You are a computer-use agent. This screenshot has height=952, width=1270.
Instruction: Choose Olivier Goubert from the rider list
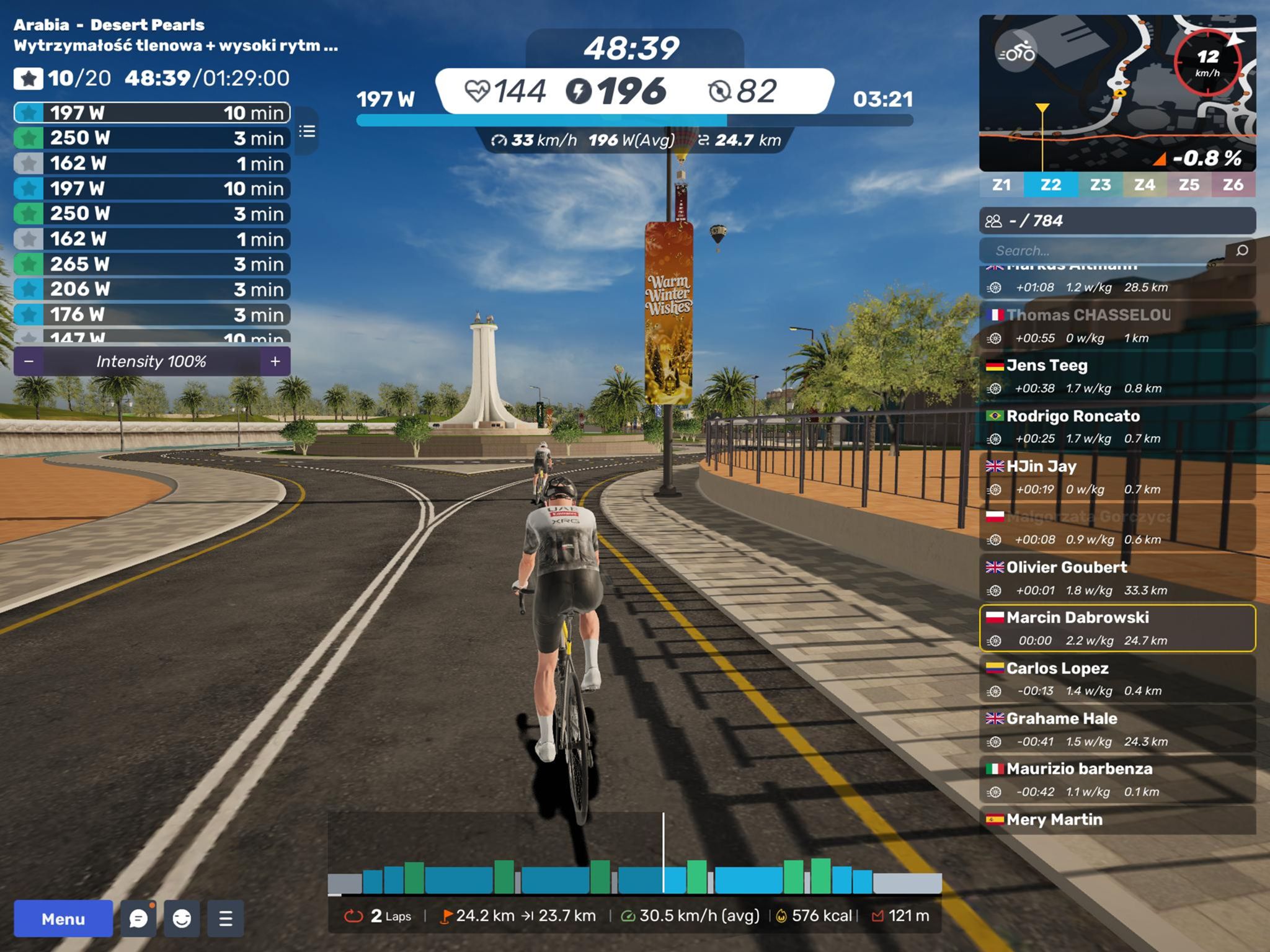click(x=1116, y=578)
